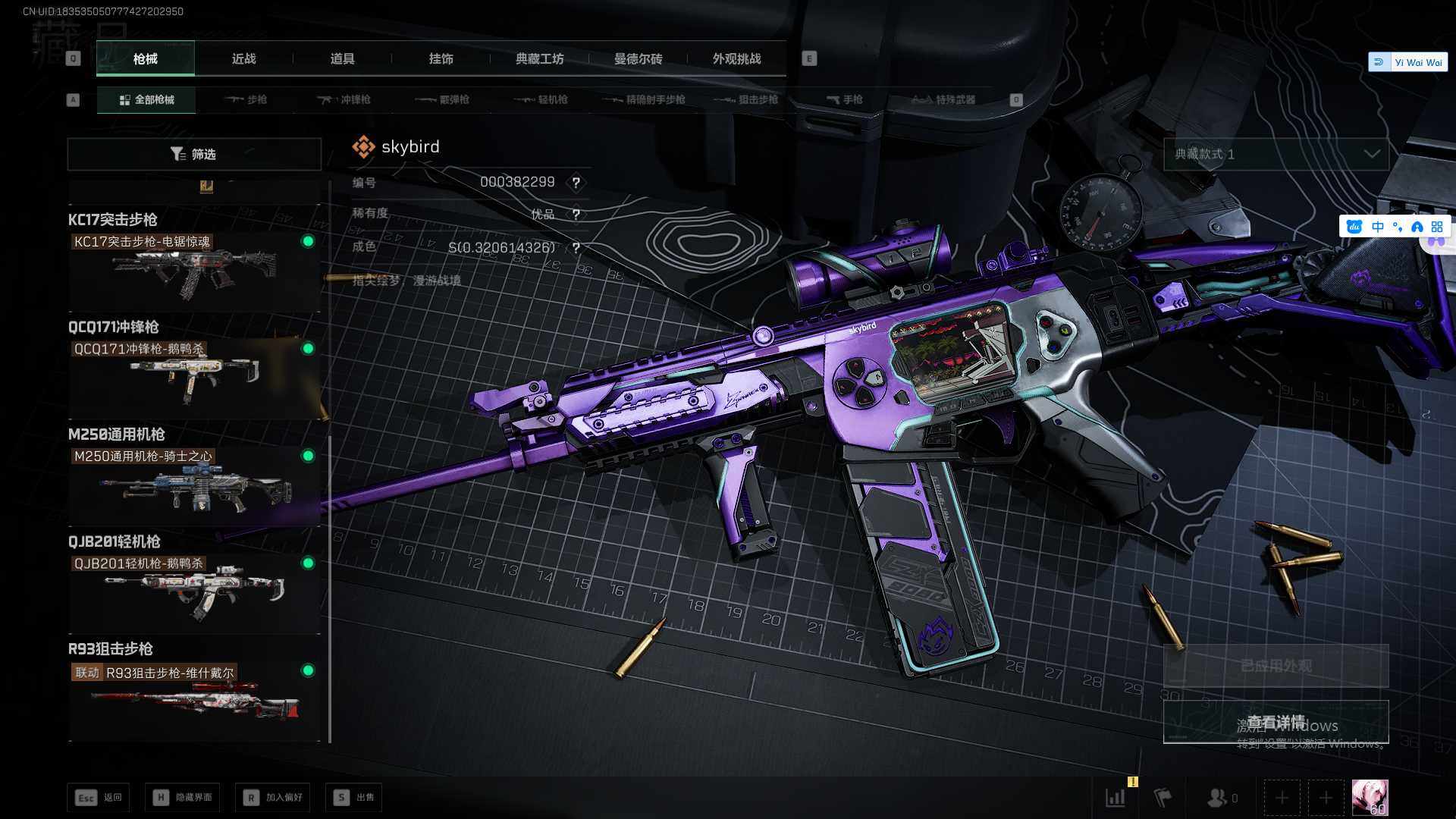Filter weapons by 步枪 rifles
Image resolution: width=1456 pixels, height=819 pixels.
(246, 99)
